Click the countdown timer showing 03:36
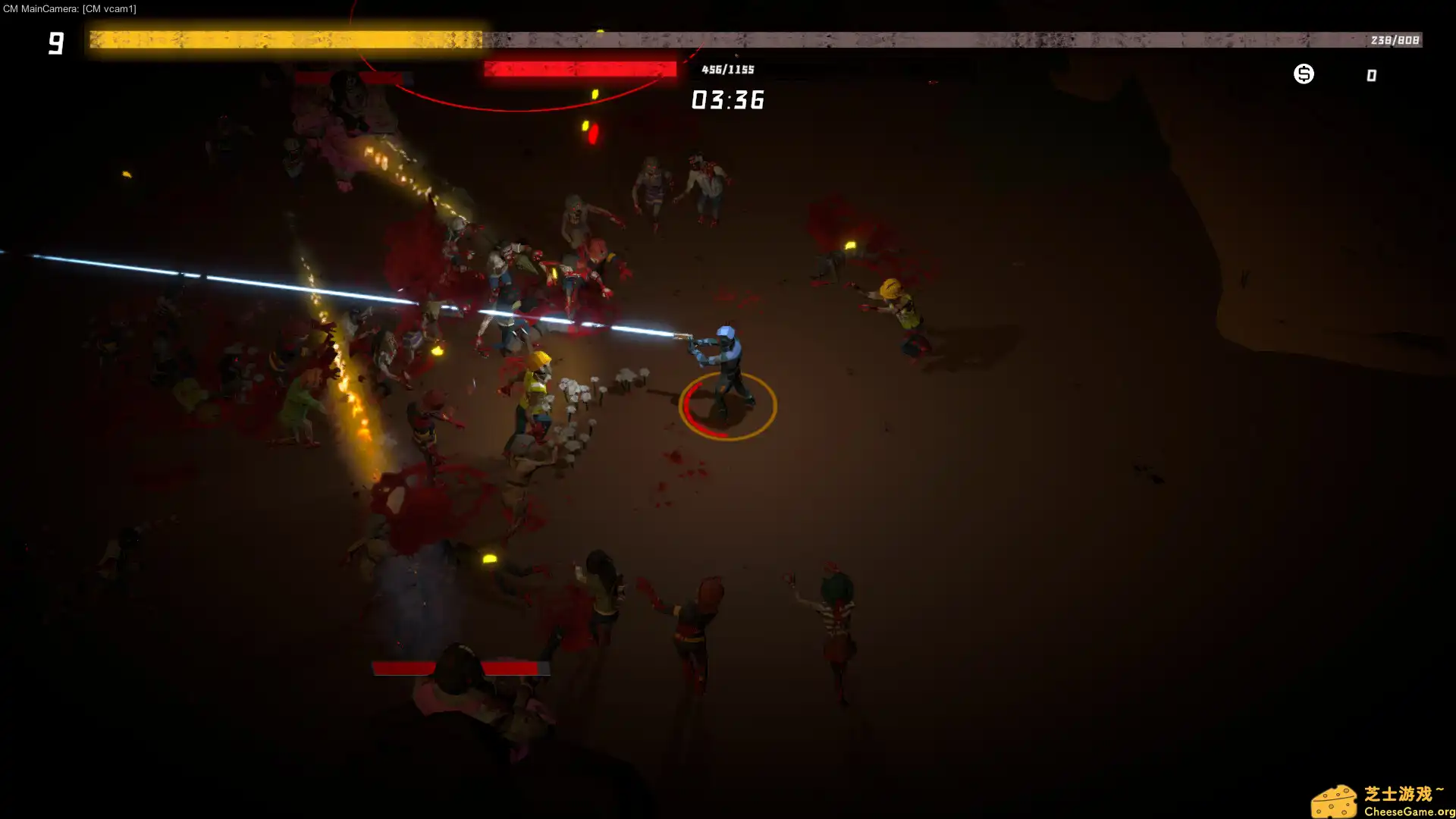The image size is (1456, 819). coord(727,100)
